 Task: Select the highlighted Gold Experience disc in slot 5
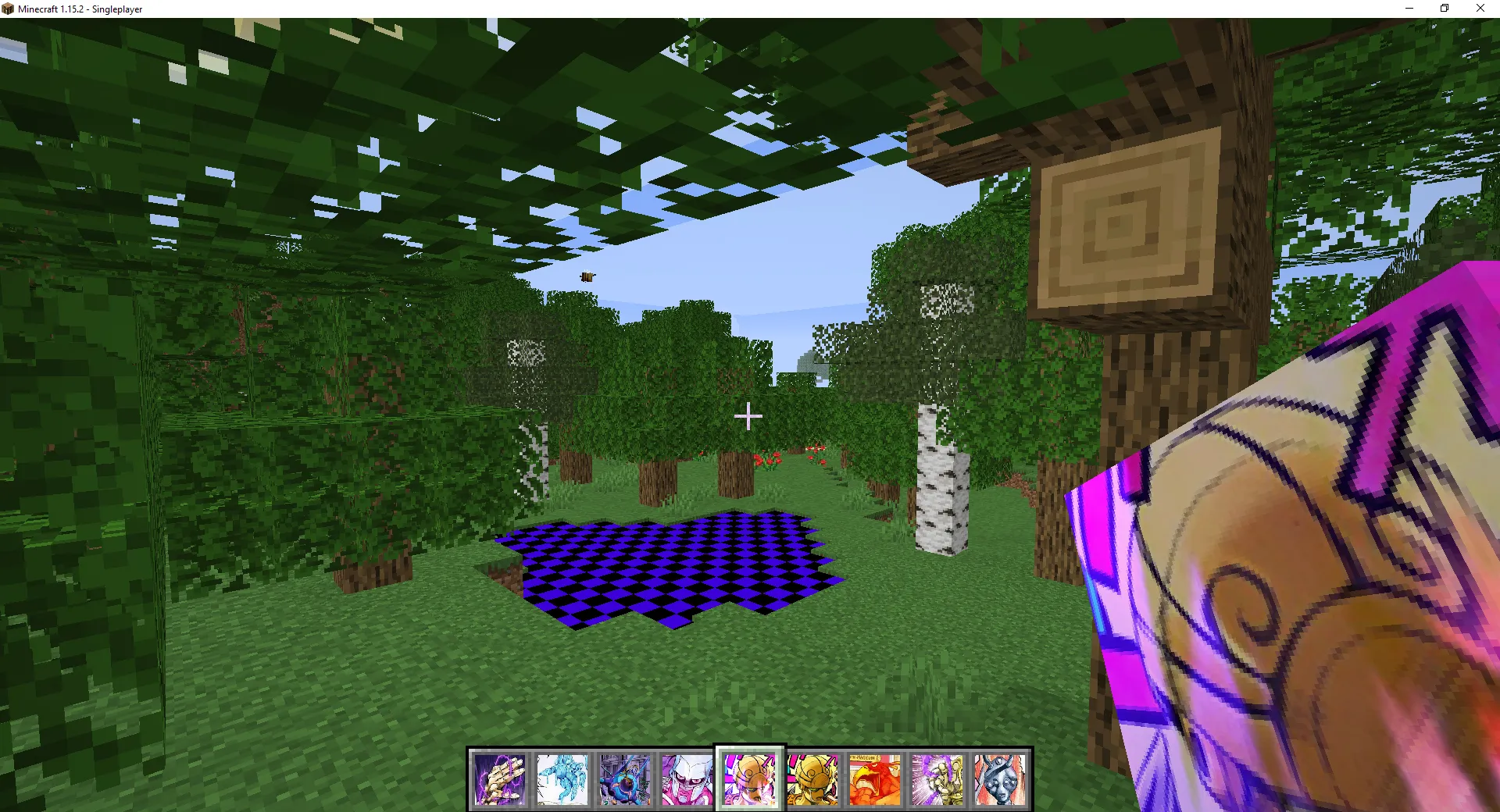tap(750, 778)
